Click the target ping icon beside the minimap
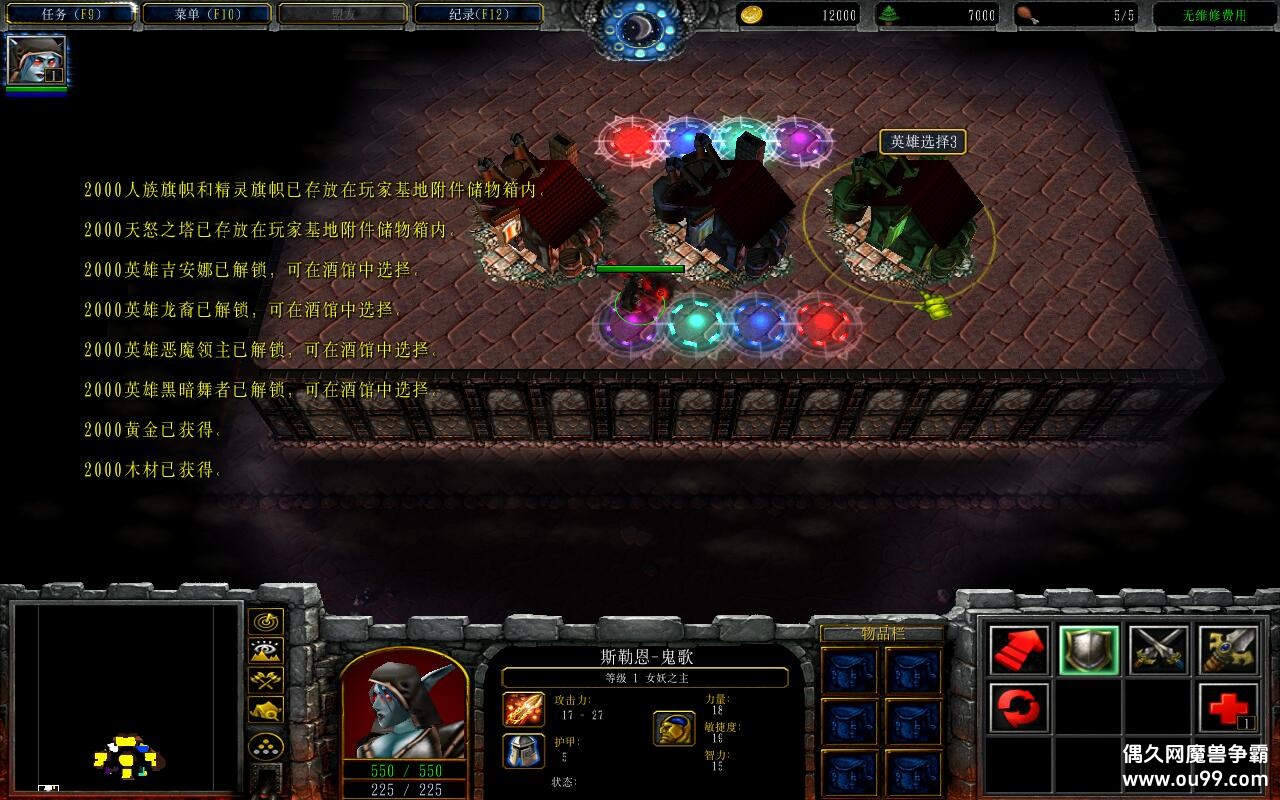The image size is (1280, 800). (265, 620)
